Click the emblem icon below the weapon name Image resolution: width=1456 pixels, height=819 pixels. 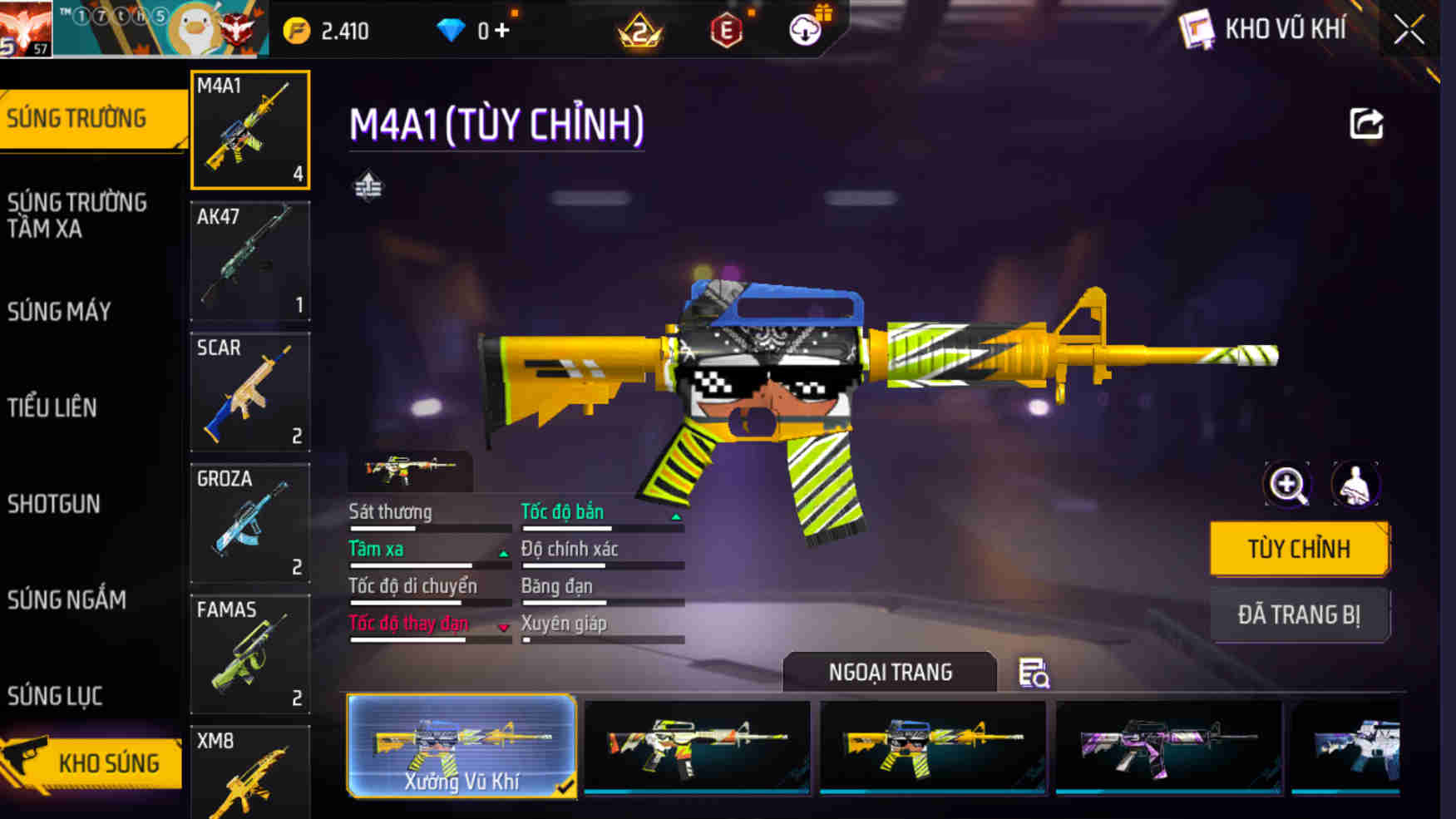(368, 187)
